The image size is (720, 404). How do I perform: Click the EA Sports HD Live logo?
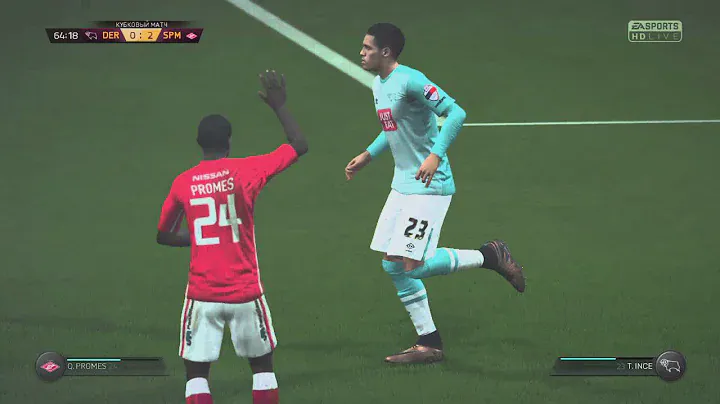click(x=654, y=31)
